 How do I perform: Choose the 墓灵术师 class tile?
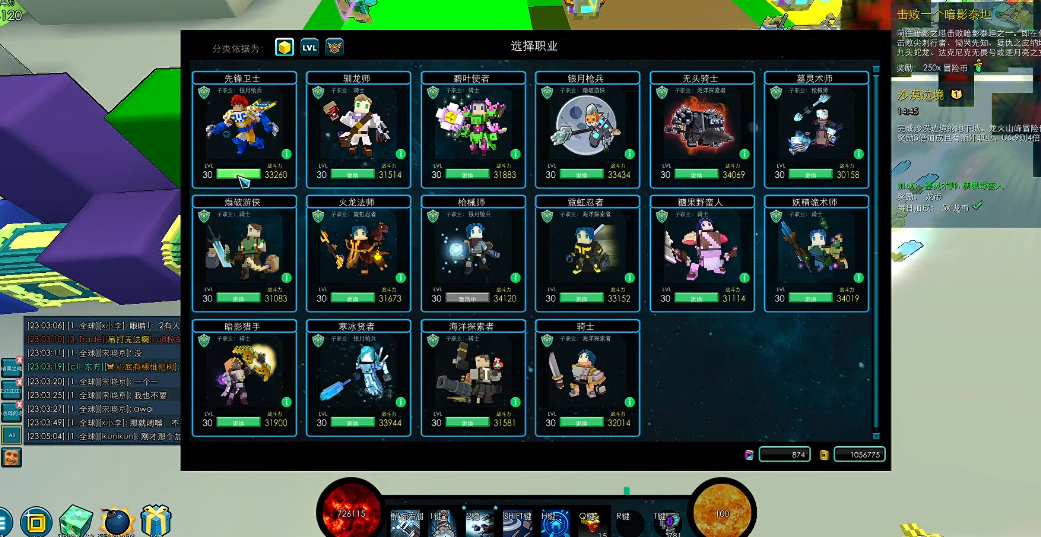point(815,127)
